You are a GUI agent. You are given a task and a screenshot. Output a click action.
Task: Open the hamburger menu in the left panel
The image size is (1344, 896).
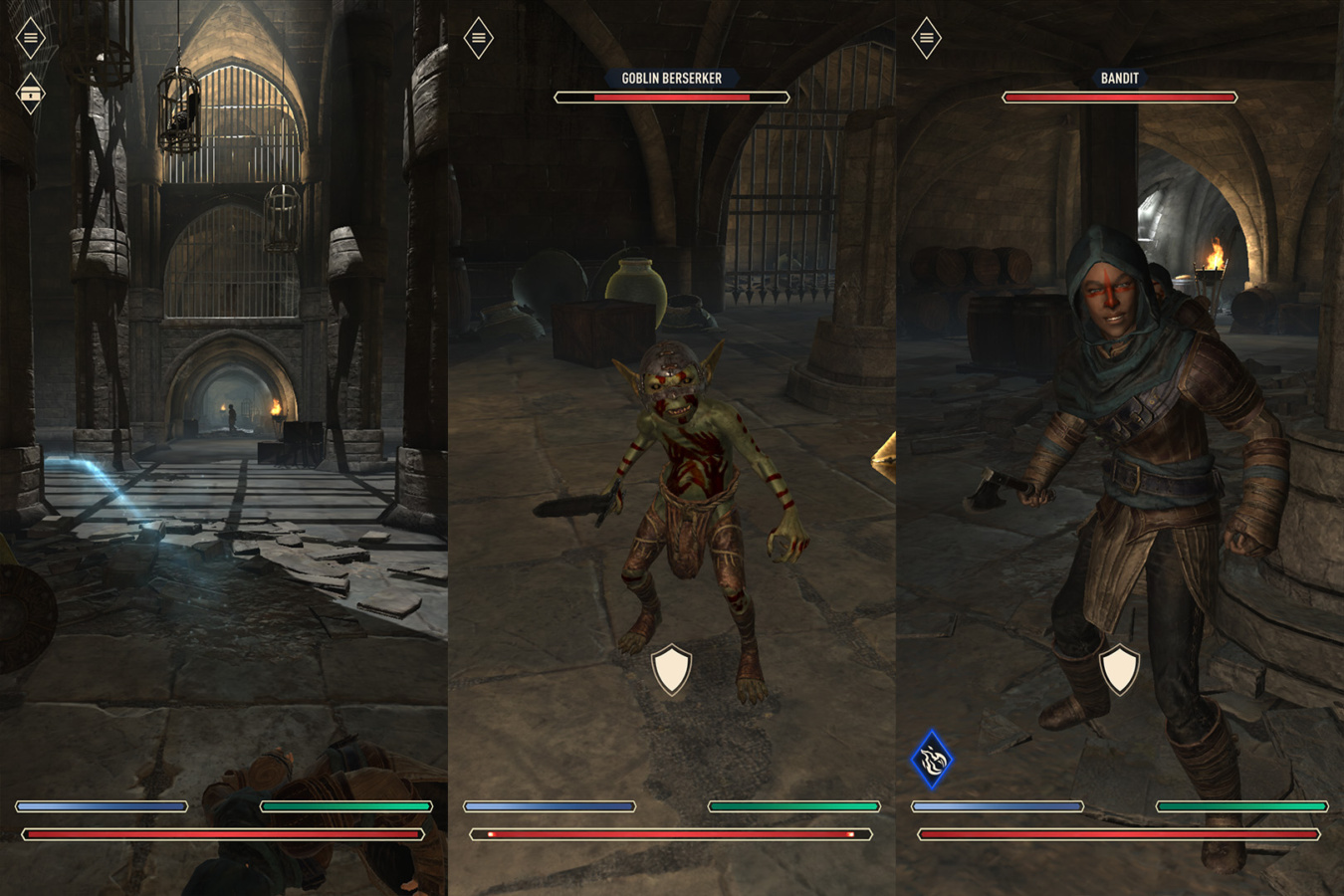coord(30,37)
